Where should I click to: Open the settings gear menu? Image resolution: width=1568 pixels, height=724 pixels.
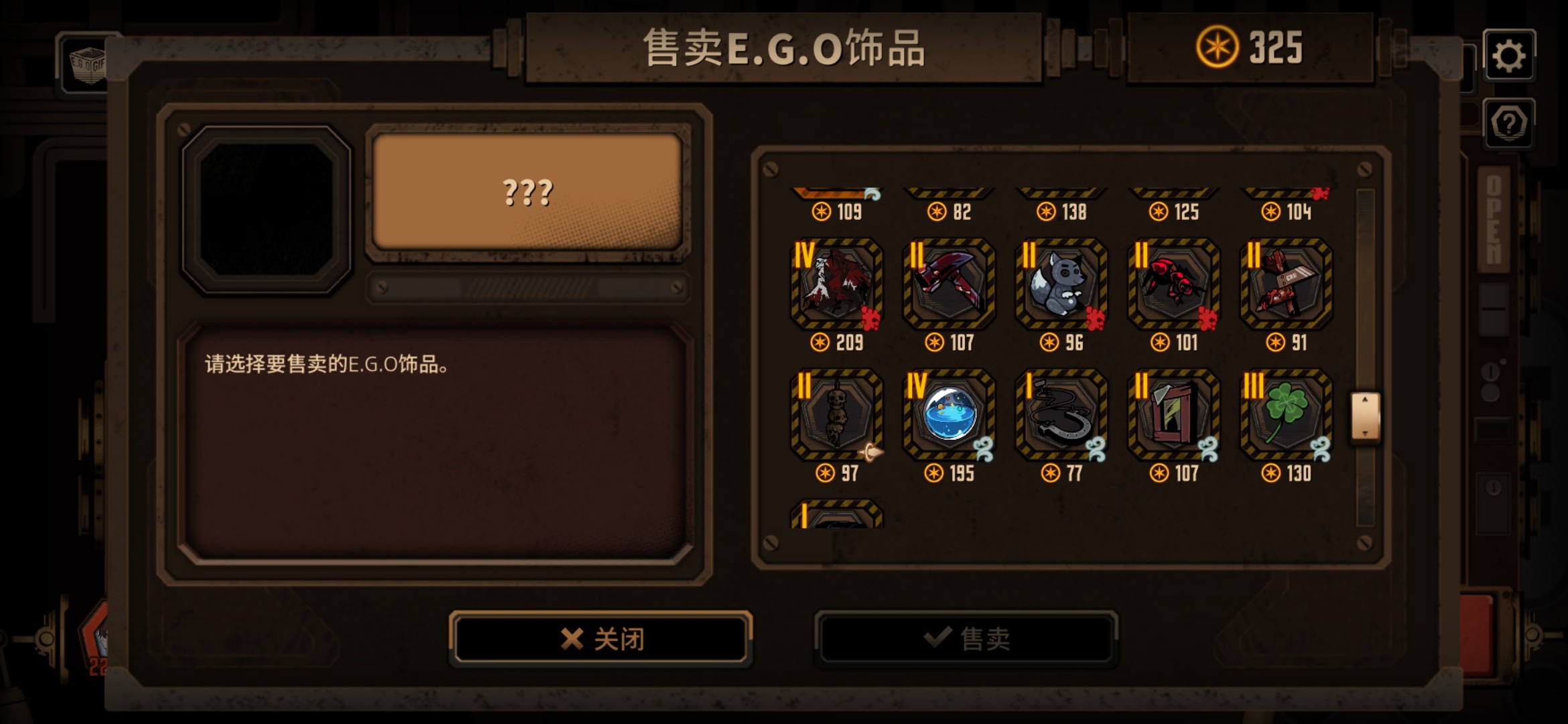1510,56
